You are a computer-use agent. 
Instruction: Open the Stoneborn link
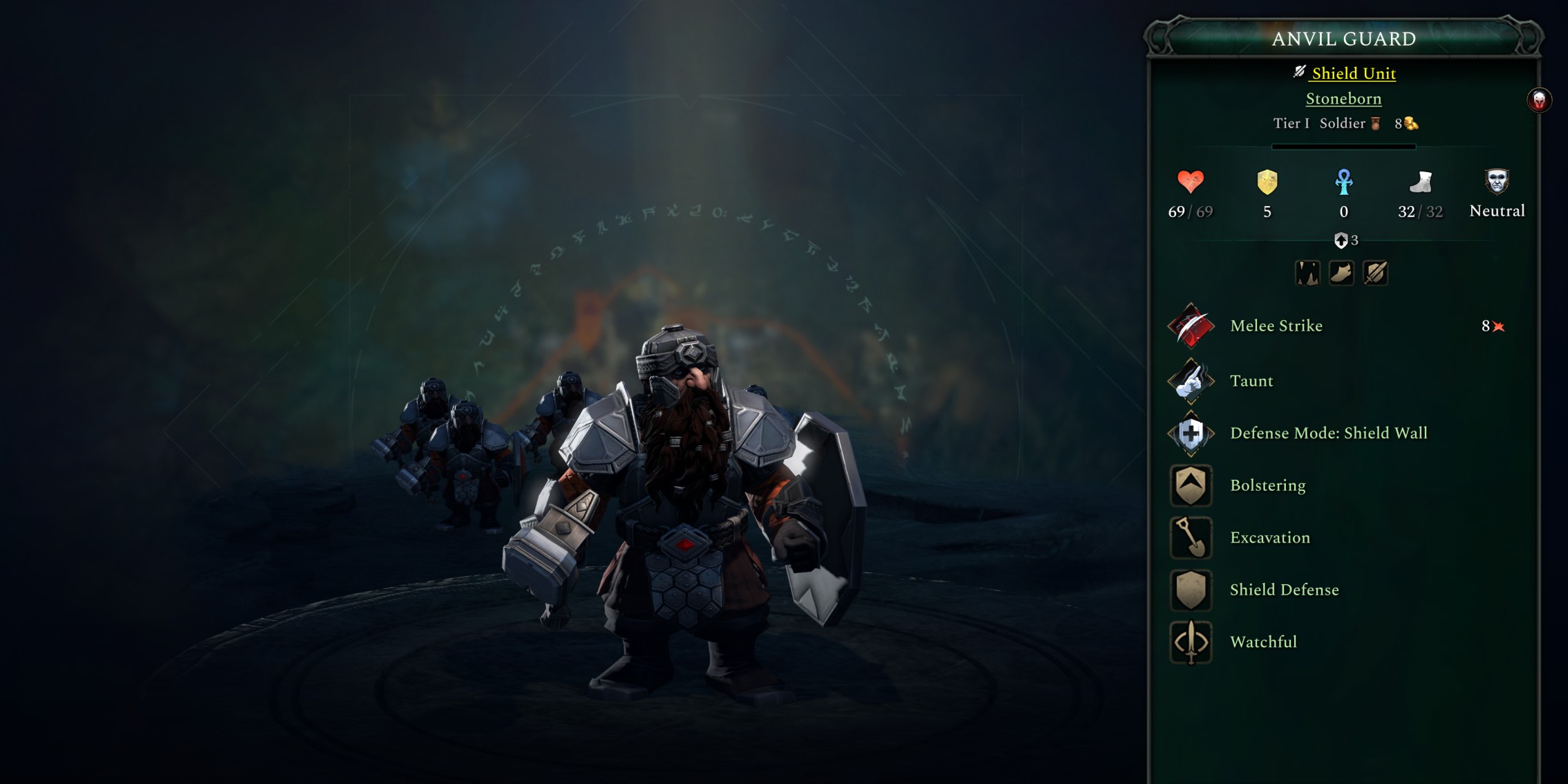point(1344,99)
